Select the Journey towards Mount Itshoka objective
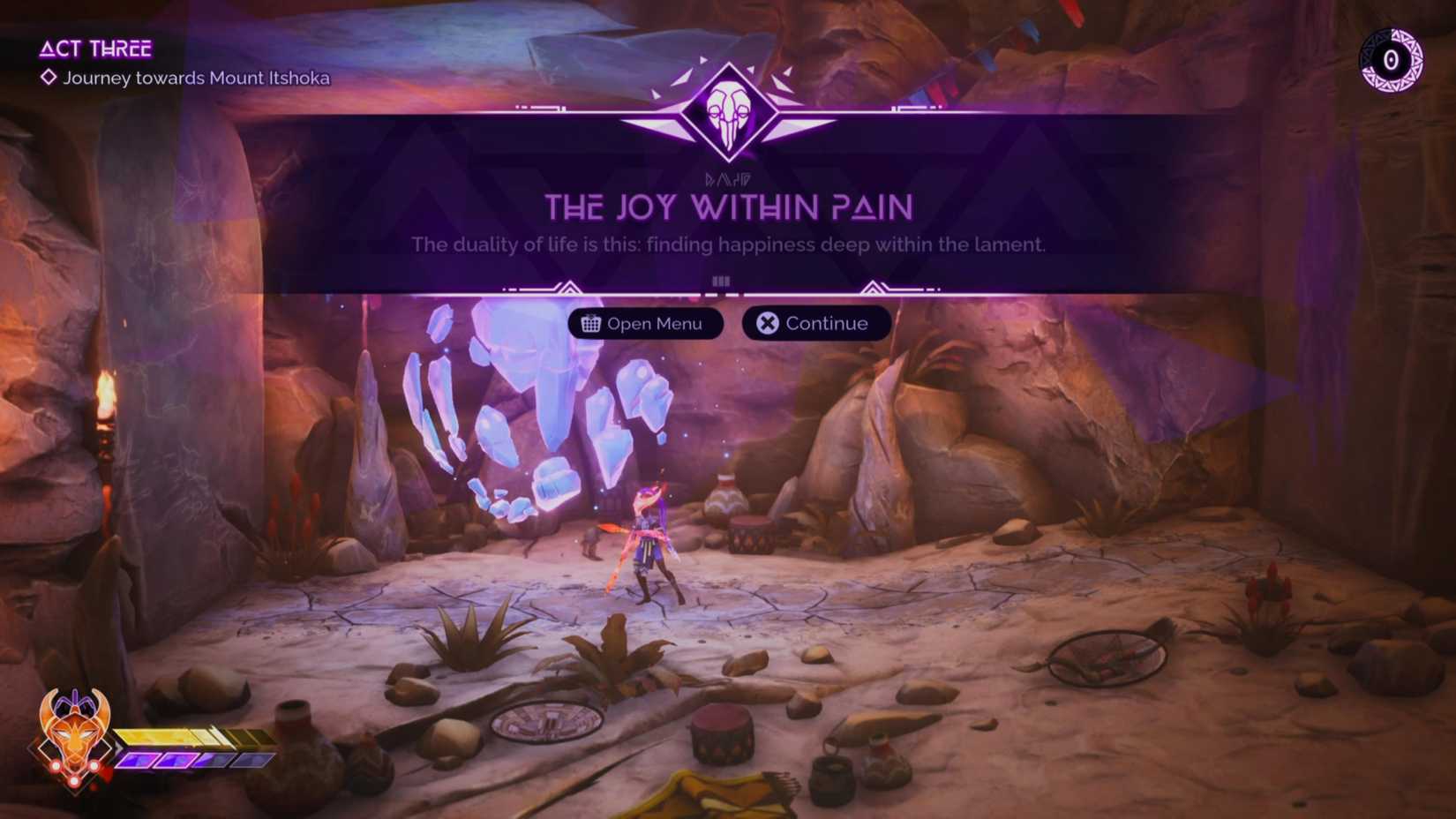The height and width of the screenshot is (819, 1456). coord(196,79)
